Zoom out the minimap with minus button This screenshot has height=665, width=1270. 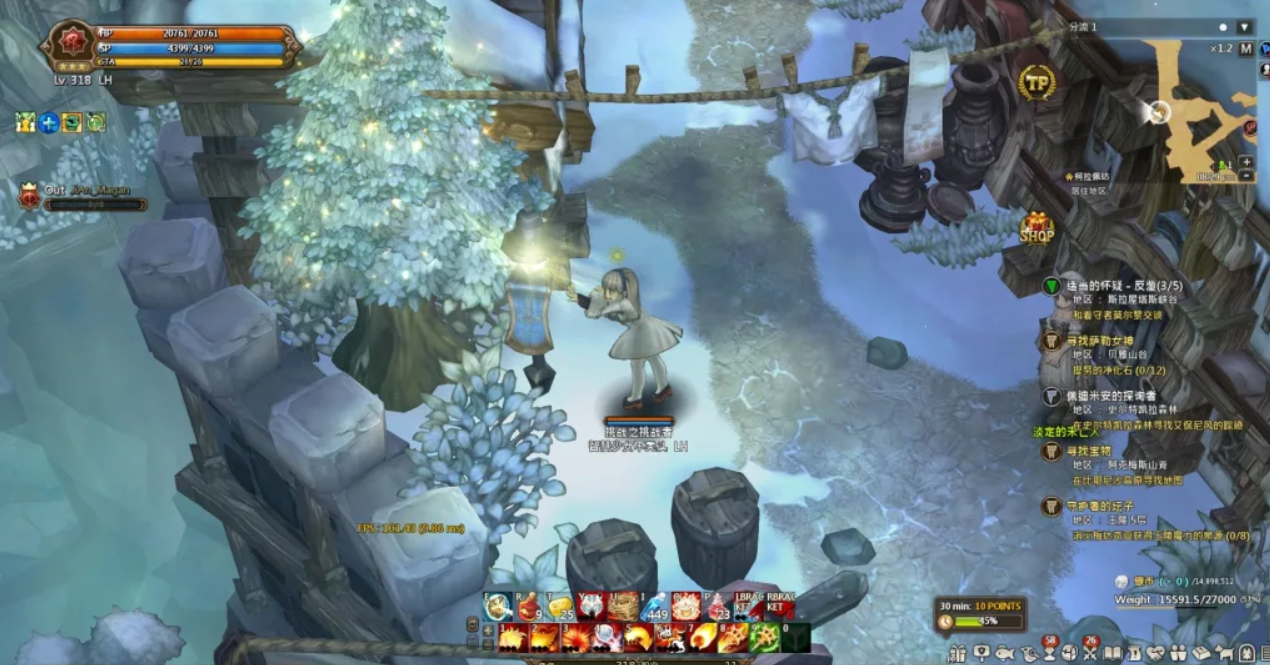point(1246,175)
